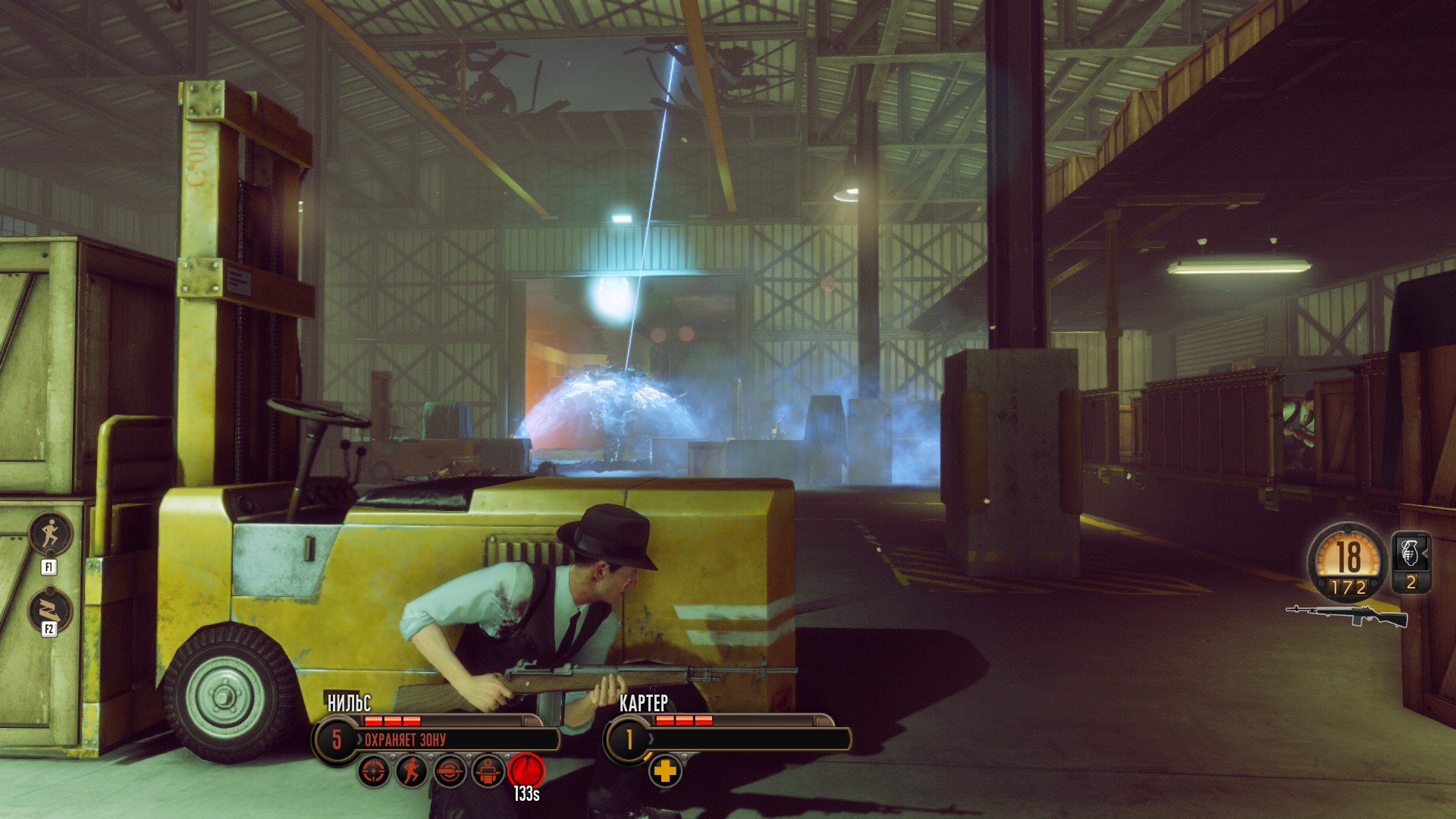Use Carter's yellow cross heal ability
The image size is (1456, 819).
(x=665, y=771)
